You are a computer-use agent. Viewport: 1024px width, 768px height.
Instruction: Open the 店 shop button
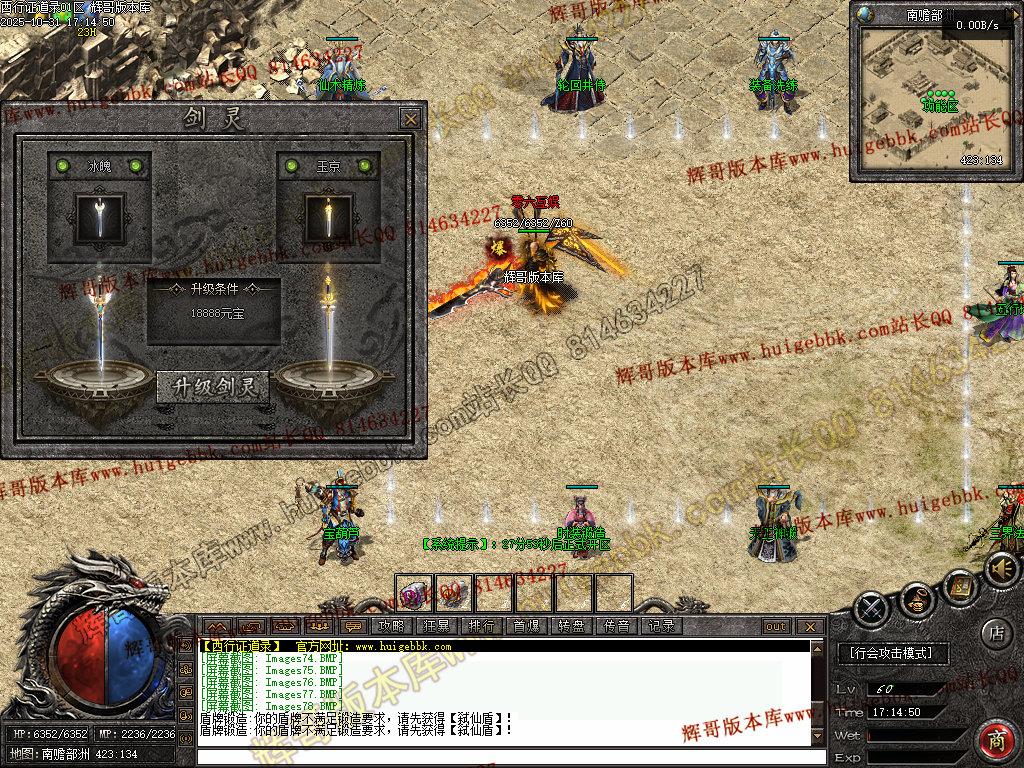(x=996, y=633)
